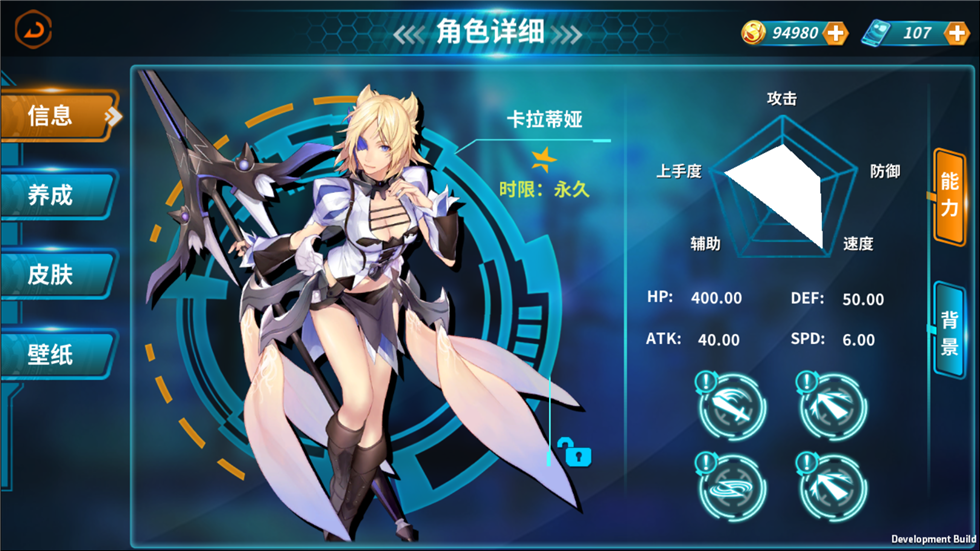The width and height of the screenshot is (980, 551).
Task: Add more gold coins with the plus button
Action: [x=835, y=33]
